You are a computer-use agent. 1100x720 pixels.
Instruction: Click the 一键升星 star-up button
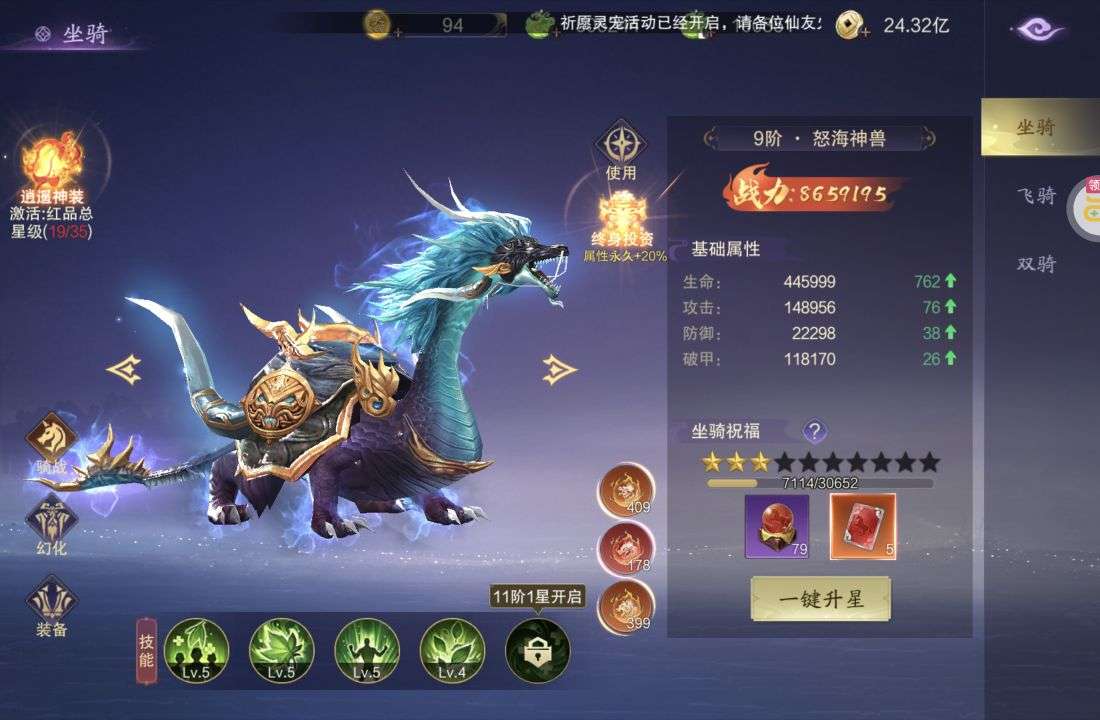pos(820,599)
